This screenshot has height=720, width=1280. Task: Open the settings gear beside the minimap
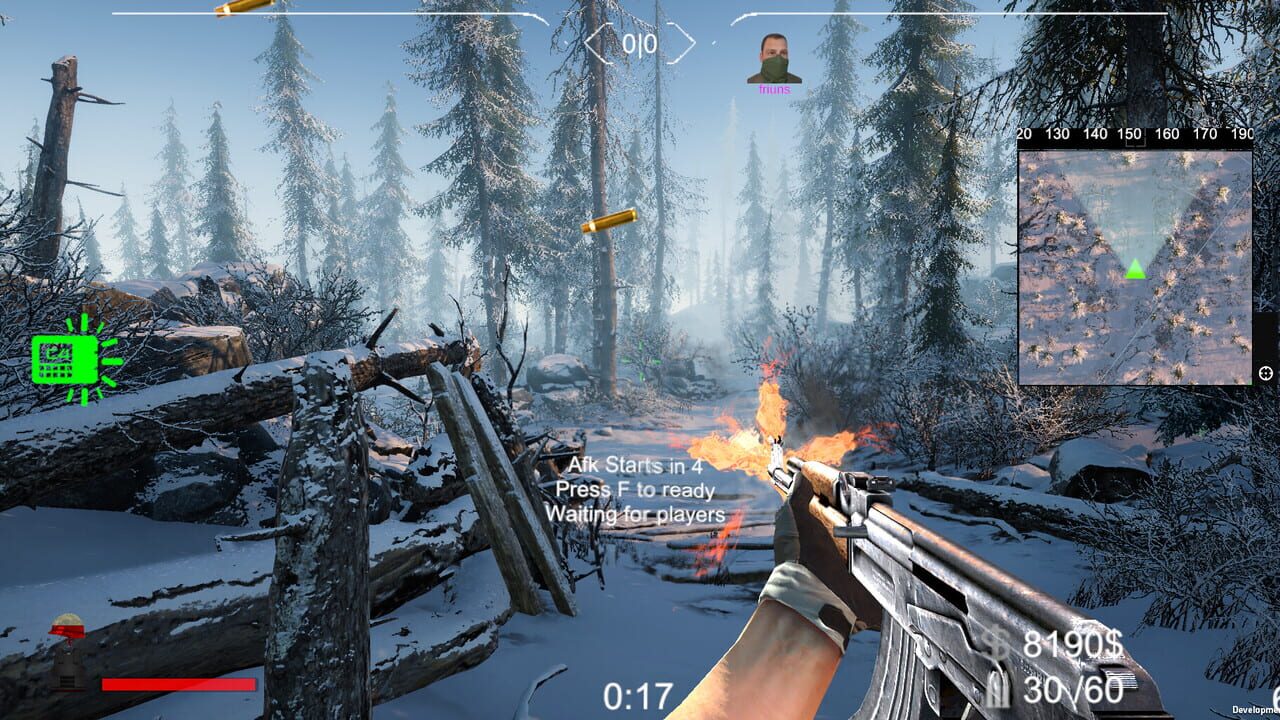pos(1265,373)
